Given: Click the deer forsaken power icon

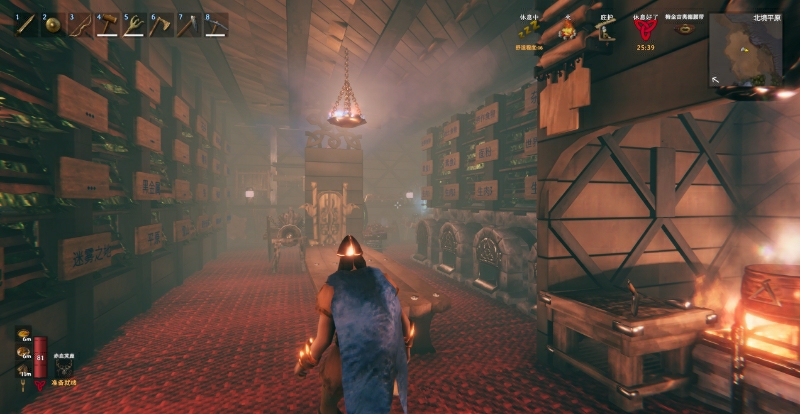Looking at the screenshot, I should 65,367.
